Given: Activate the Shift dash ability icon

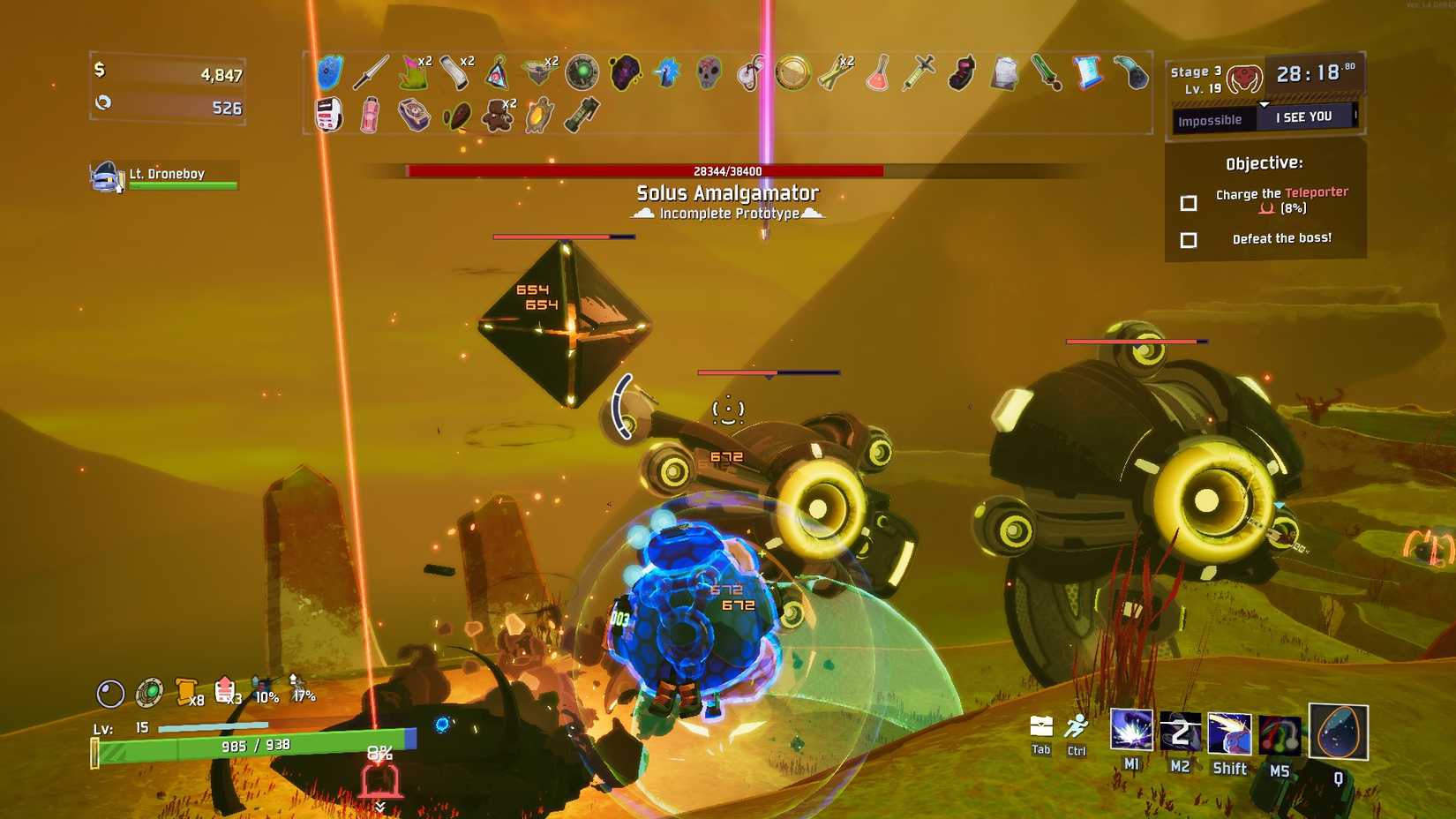Looking at the screenshot, I should tap(1229, 734).
